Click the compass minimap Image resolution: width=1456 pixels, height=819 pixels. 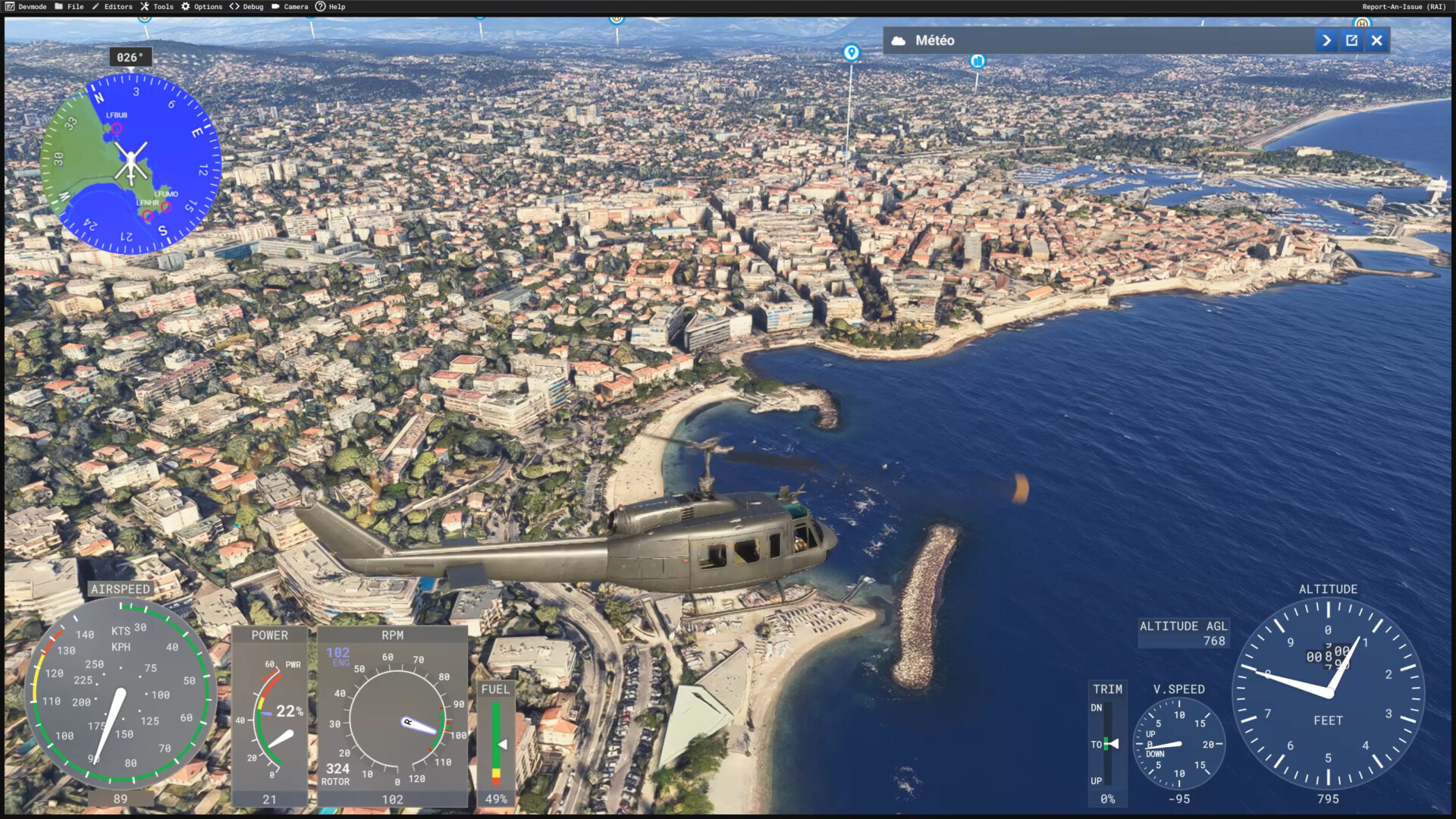pyautogui.click(x=130, y=163)
